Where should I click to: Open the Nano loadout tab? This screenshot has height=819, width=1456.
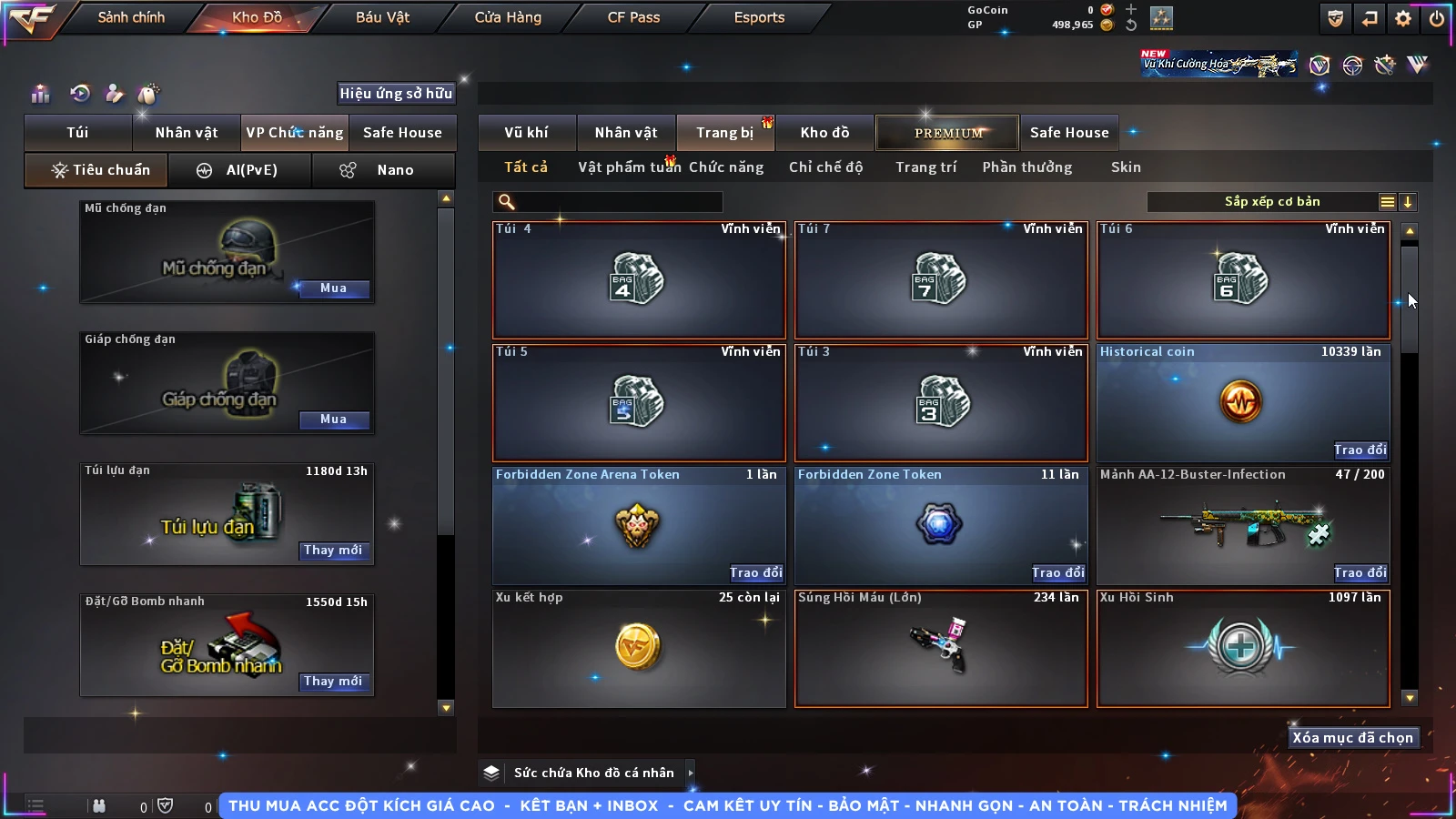point(382,170)
